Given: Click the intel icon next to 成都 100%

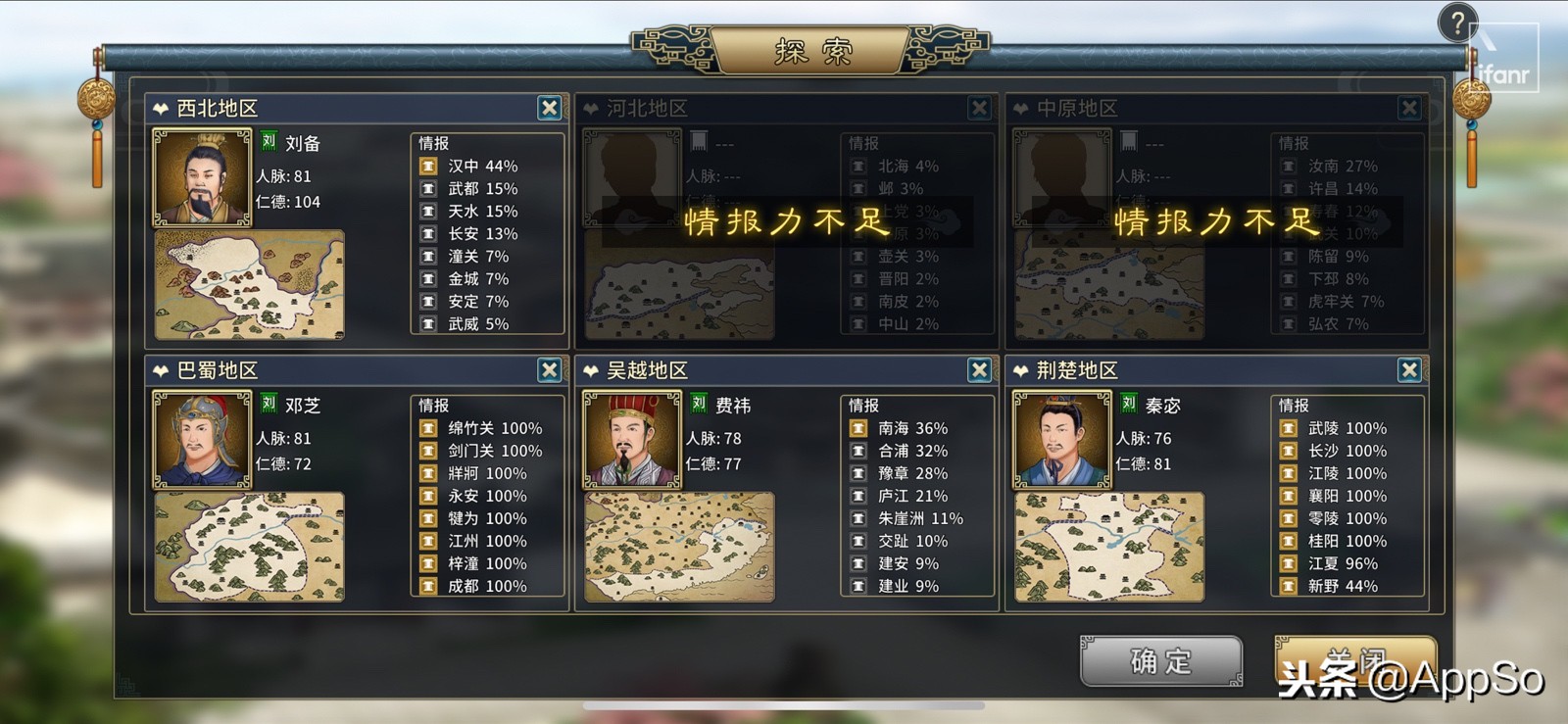Looking at the screenshot, I should tap(426, 586).
